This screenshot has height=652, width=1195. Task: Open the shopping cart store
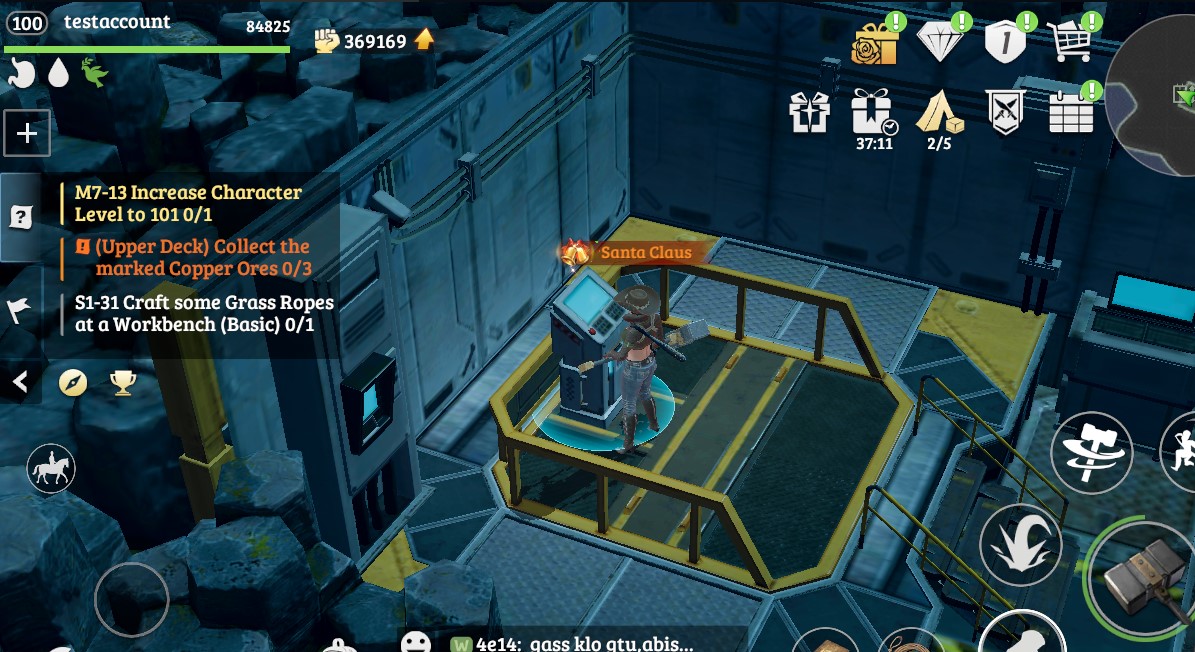1069,43
